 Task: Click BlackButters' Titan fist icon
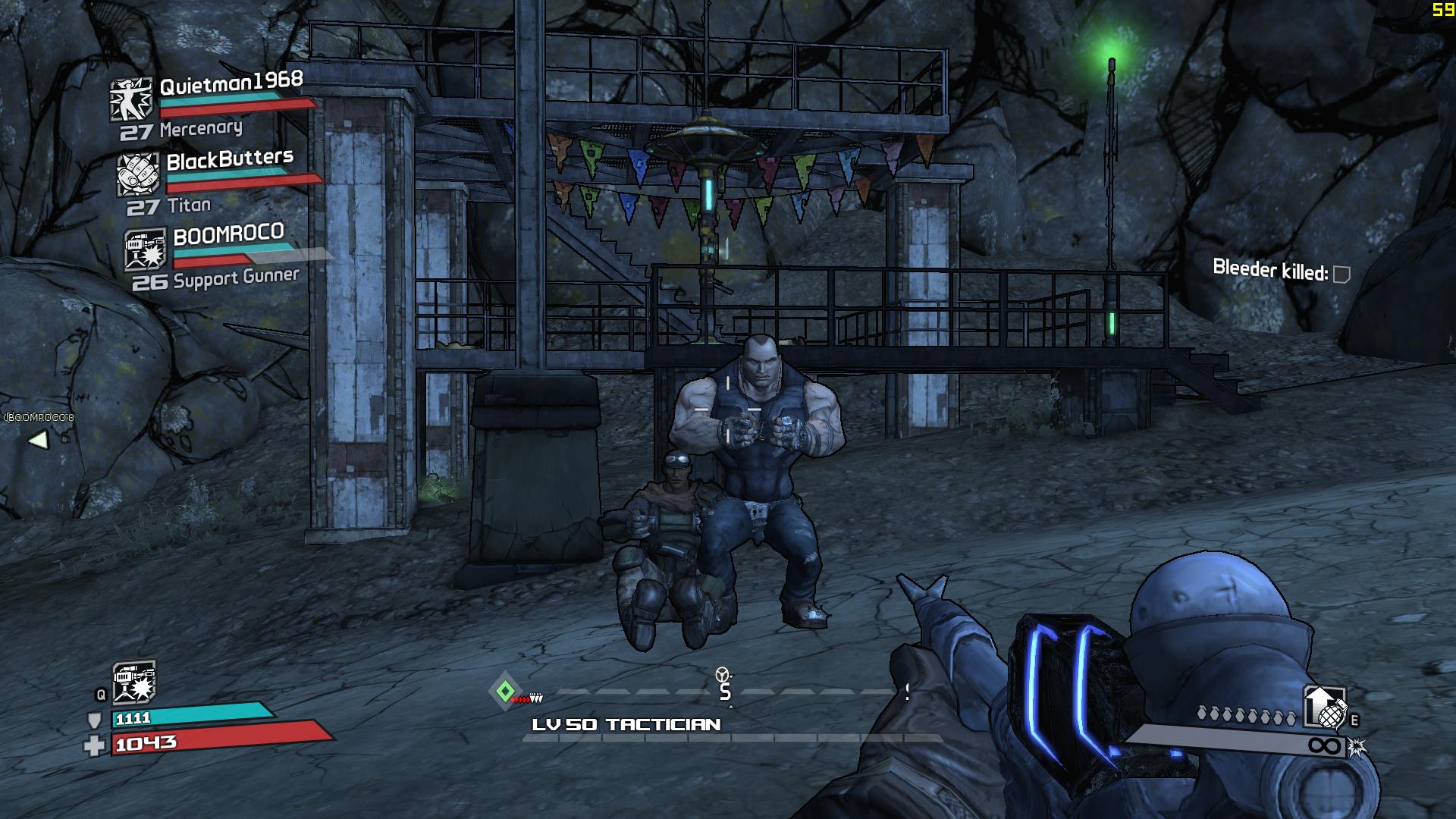point(138,174)
